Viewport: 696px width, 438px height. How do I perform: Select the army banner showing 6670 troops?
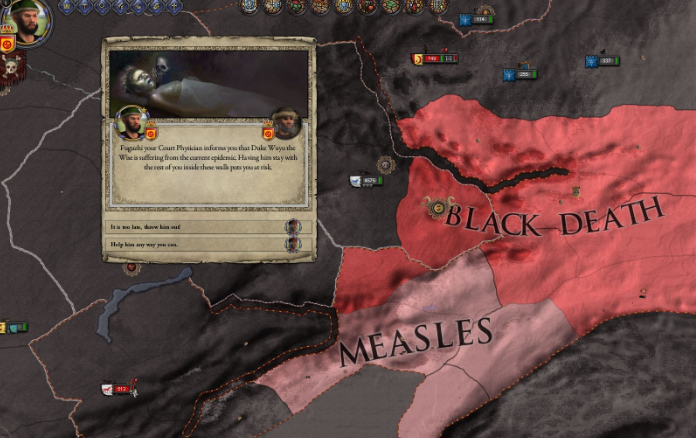pyautogui.click(x=367, y=181)
